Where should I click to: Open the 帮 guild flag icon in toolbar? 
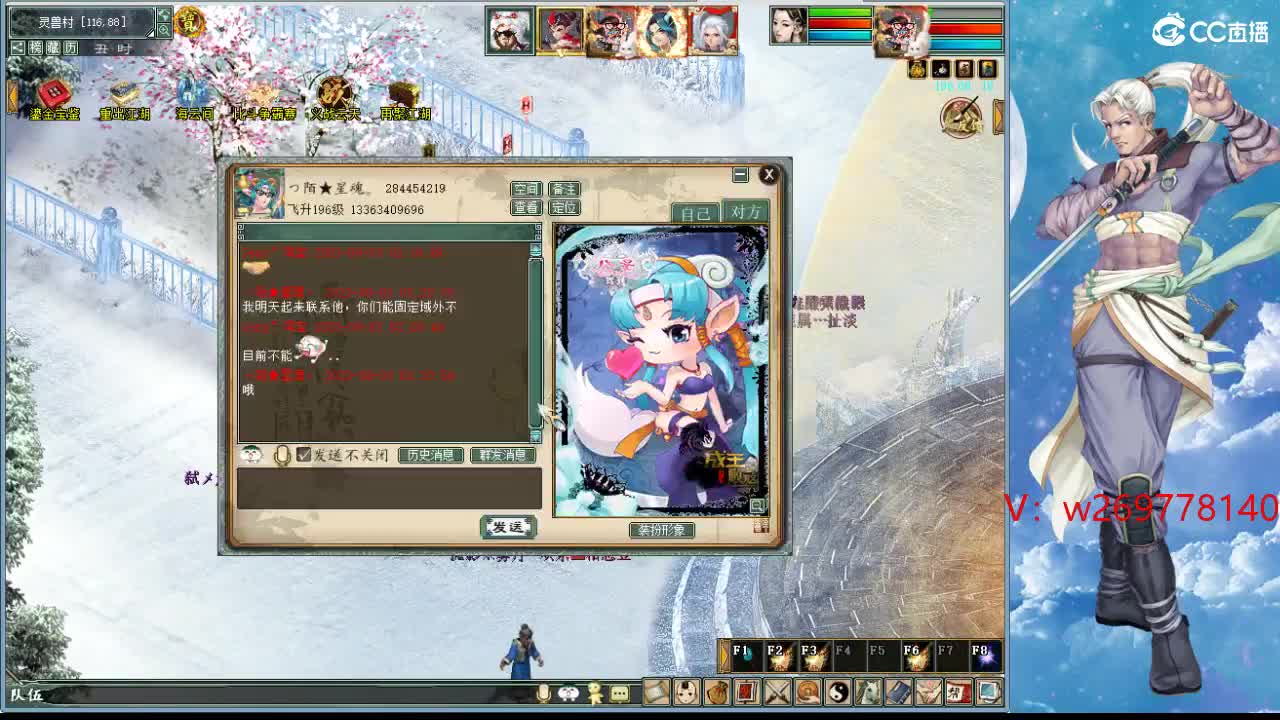tap(958, 694)
